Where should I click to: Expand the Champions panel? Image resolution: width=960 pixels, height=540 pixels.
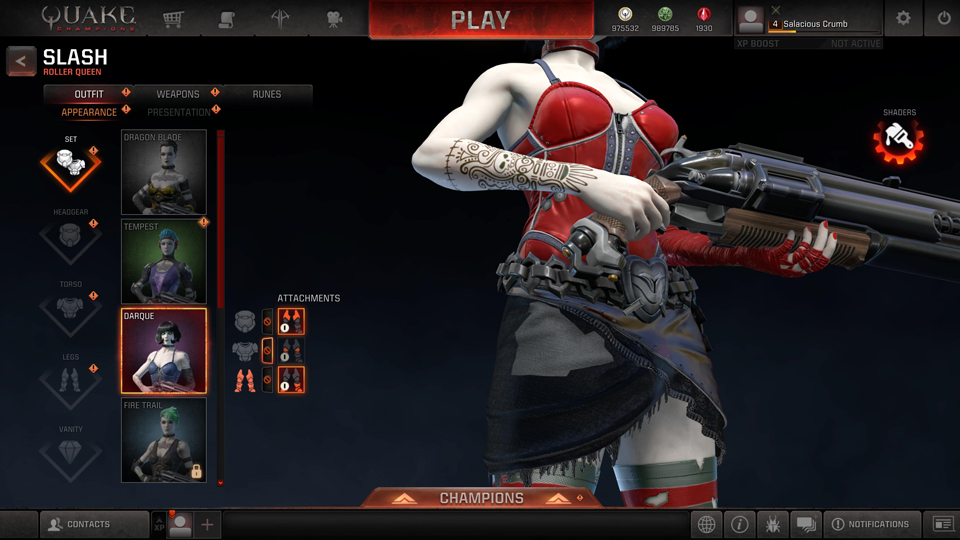click(x=481, y=498)
